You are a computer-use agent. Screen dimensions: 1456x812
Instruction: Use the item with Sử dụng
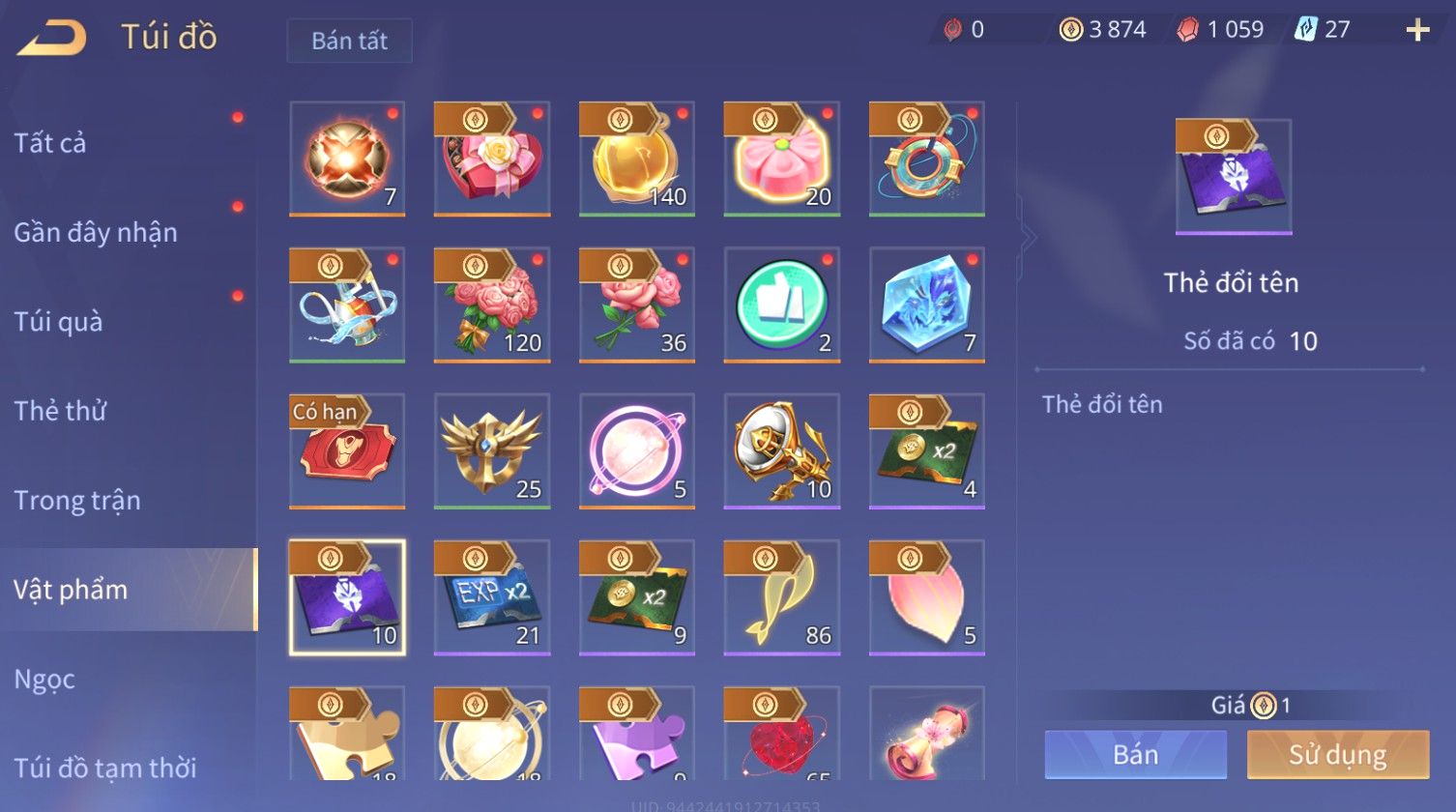point(1337,755)
